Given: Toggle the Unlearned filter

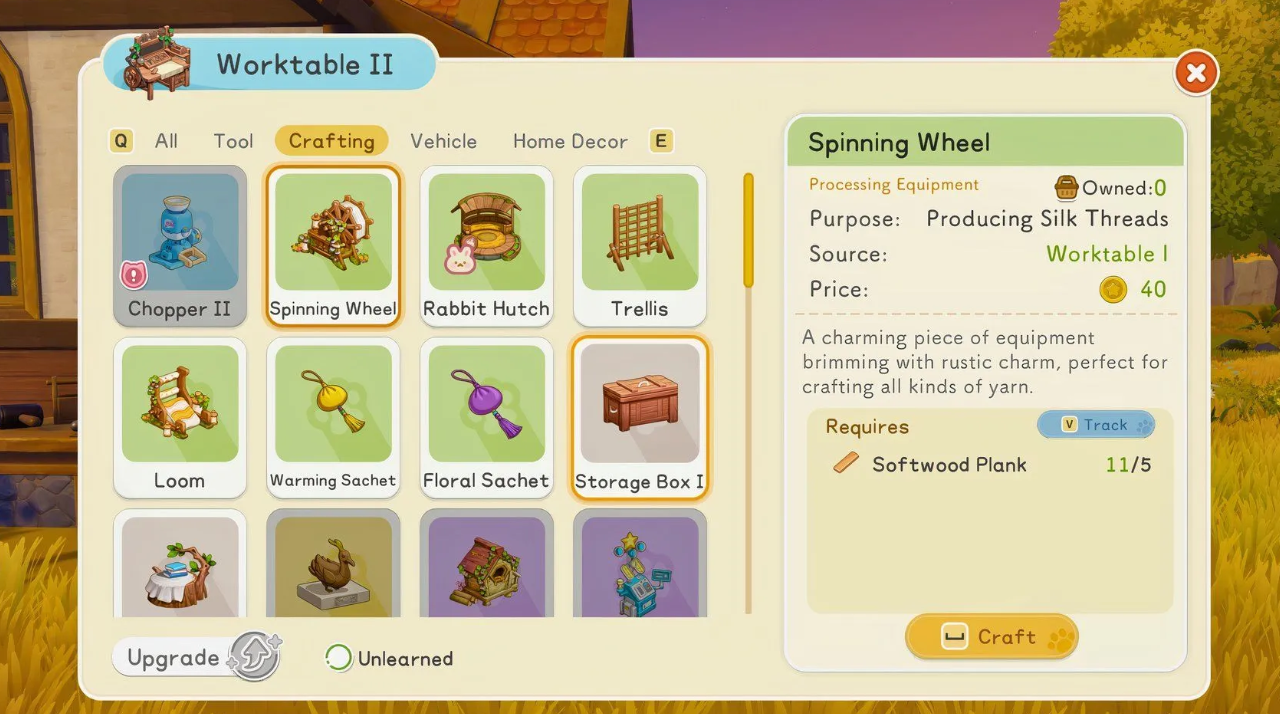Looking at the screenshot, I should (x=390, y=658).
